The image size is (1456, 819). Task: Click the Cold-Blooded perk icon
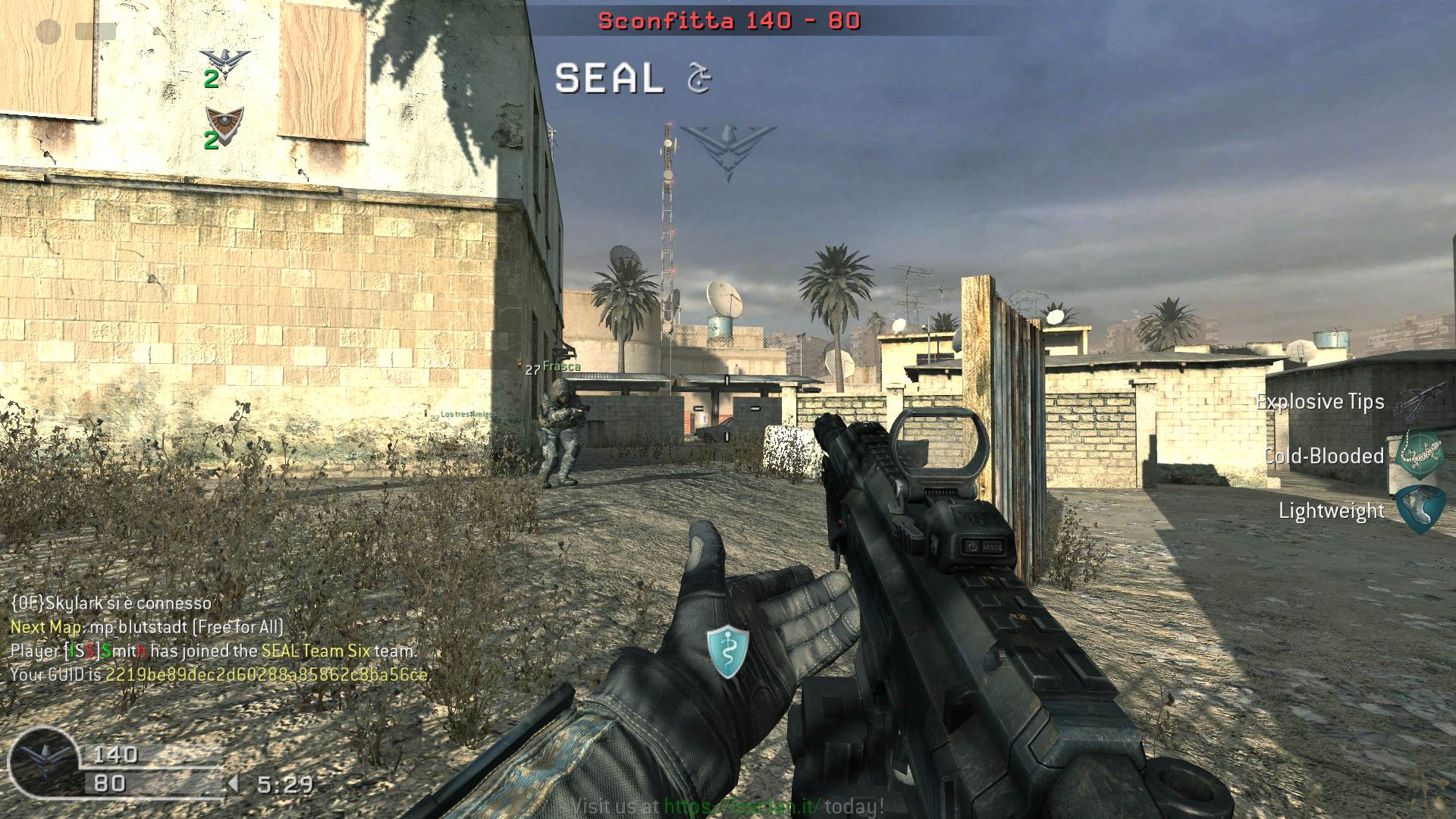1420,456
